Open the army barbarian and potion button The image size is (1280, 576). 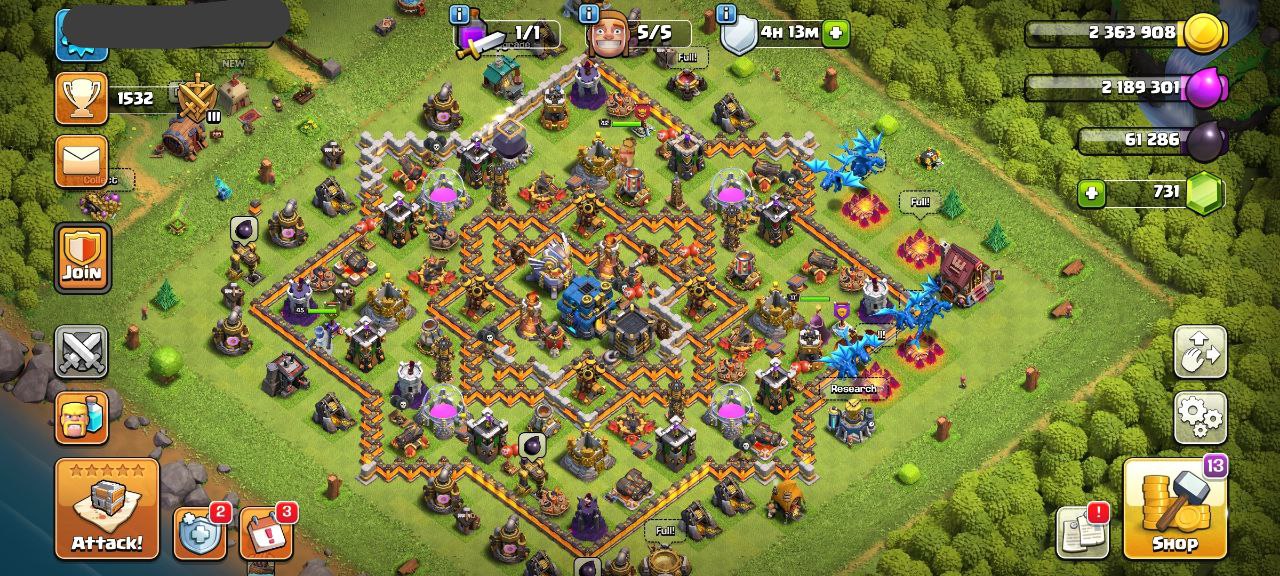[81, 416]
